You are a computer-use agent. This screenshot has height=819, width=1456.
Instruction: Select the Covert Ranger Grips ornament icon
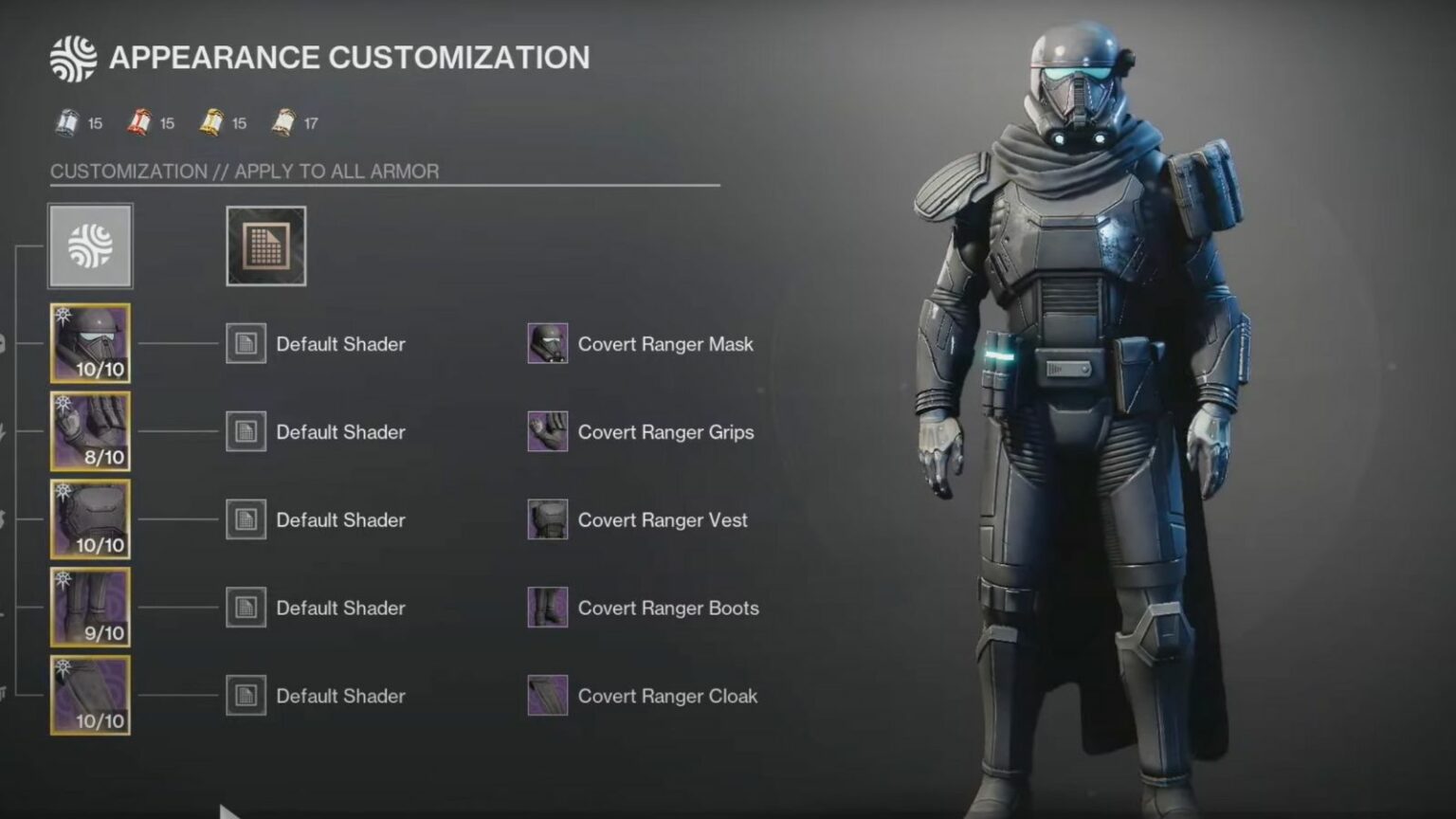pyautogui.click(x=546, y=431)
